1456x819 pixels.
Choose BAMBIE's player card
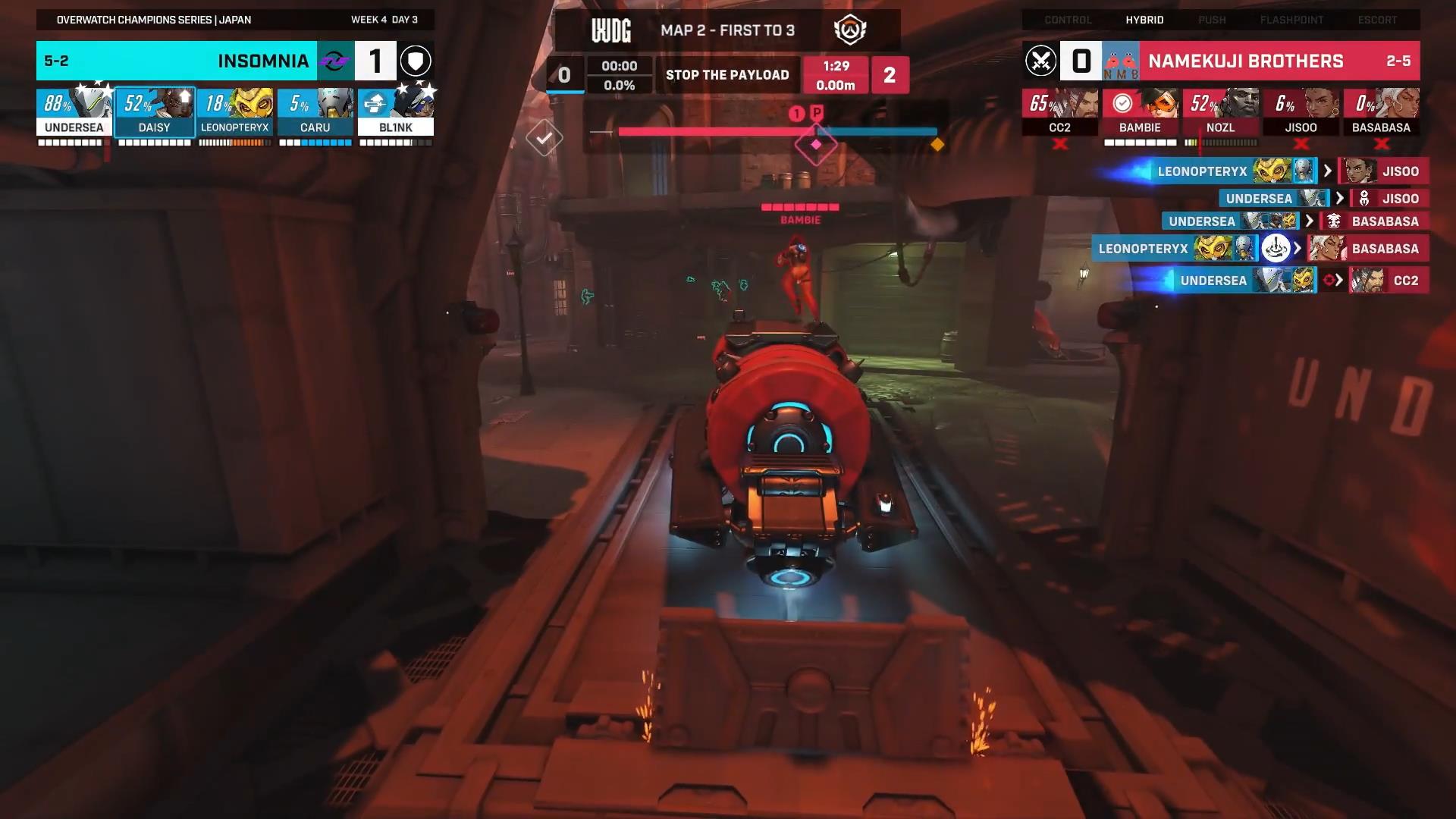pos(1140,112)
